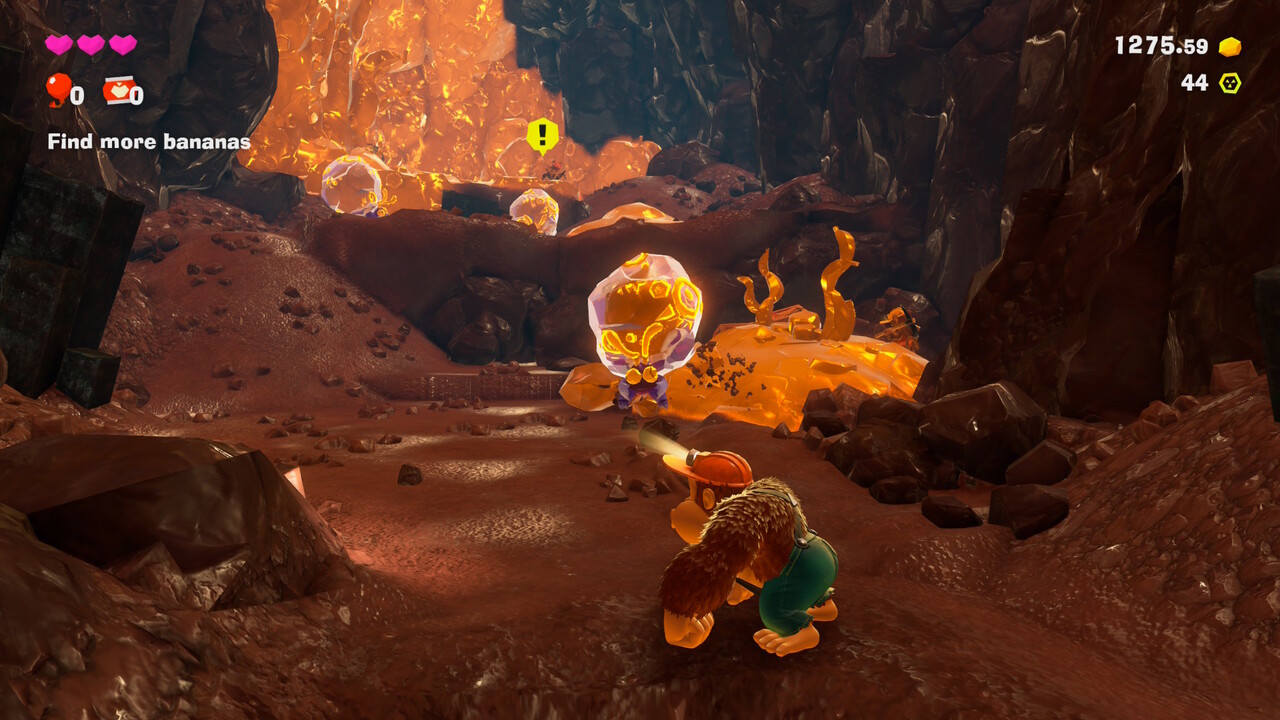Click the gold nugget currency icon
The width and height of the screenshot is (1280, 720).
[1229, 46]
